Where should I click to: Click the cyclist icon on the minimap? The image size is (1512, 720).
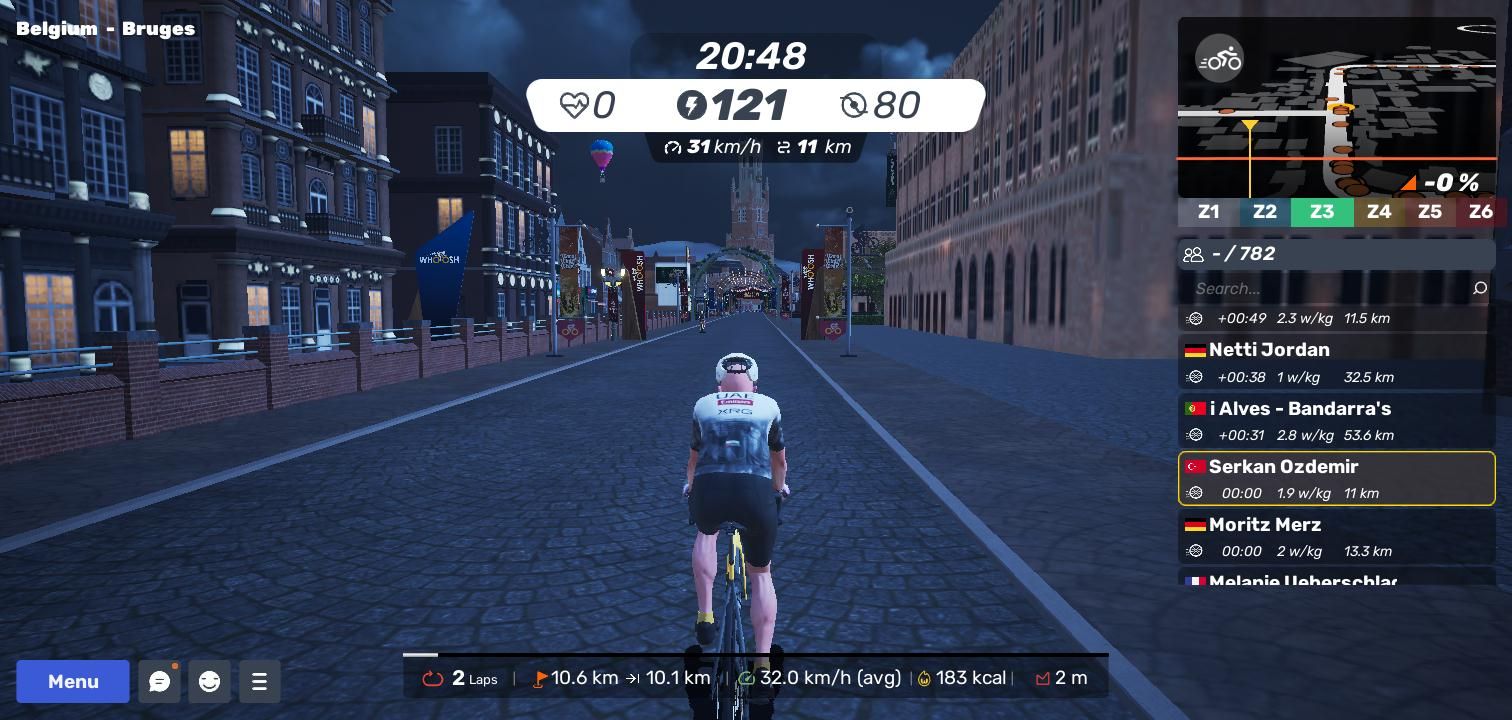[1219, 61]
